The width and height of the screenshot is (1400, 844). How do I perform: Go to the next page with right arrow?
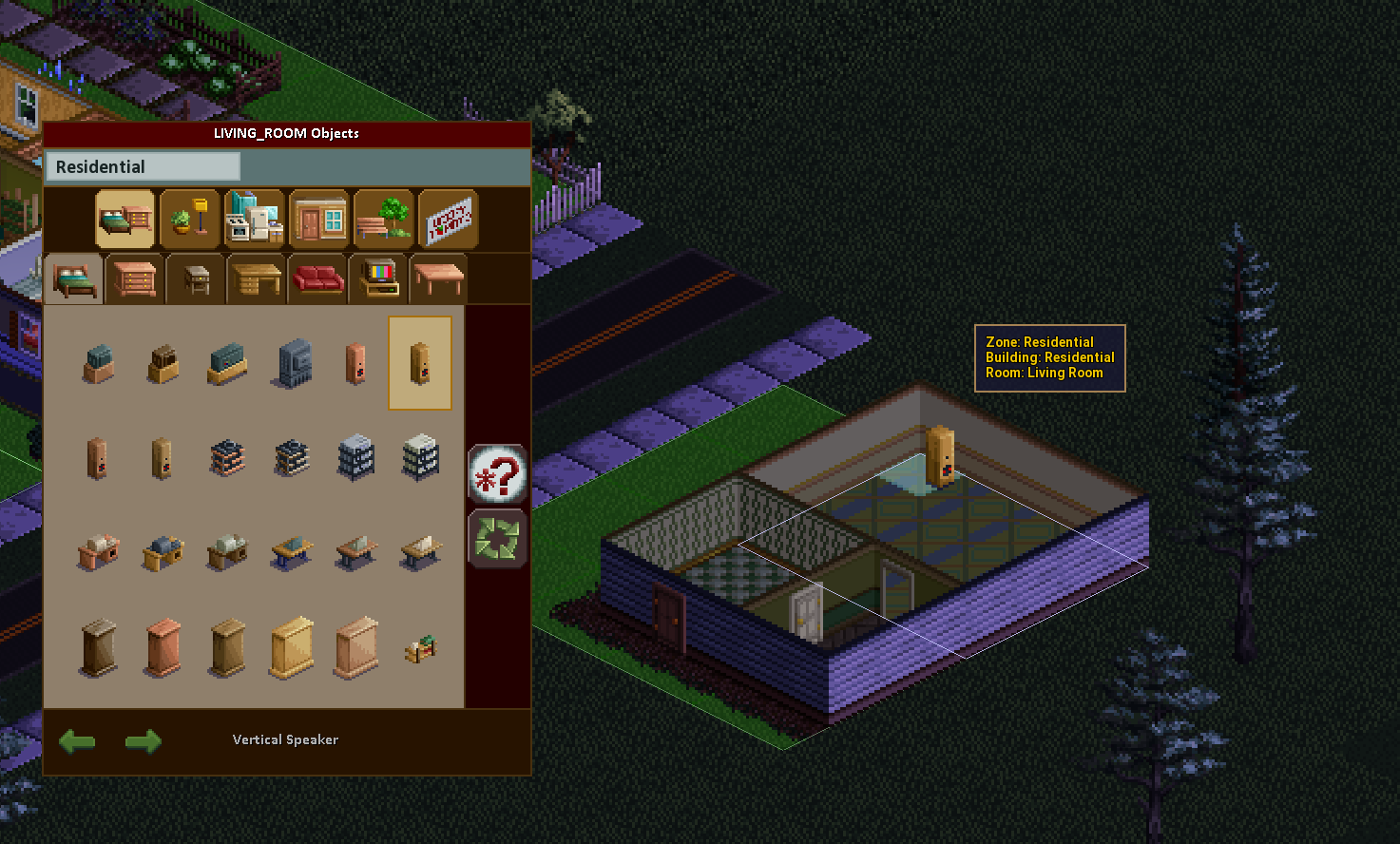pos(144,740)
